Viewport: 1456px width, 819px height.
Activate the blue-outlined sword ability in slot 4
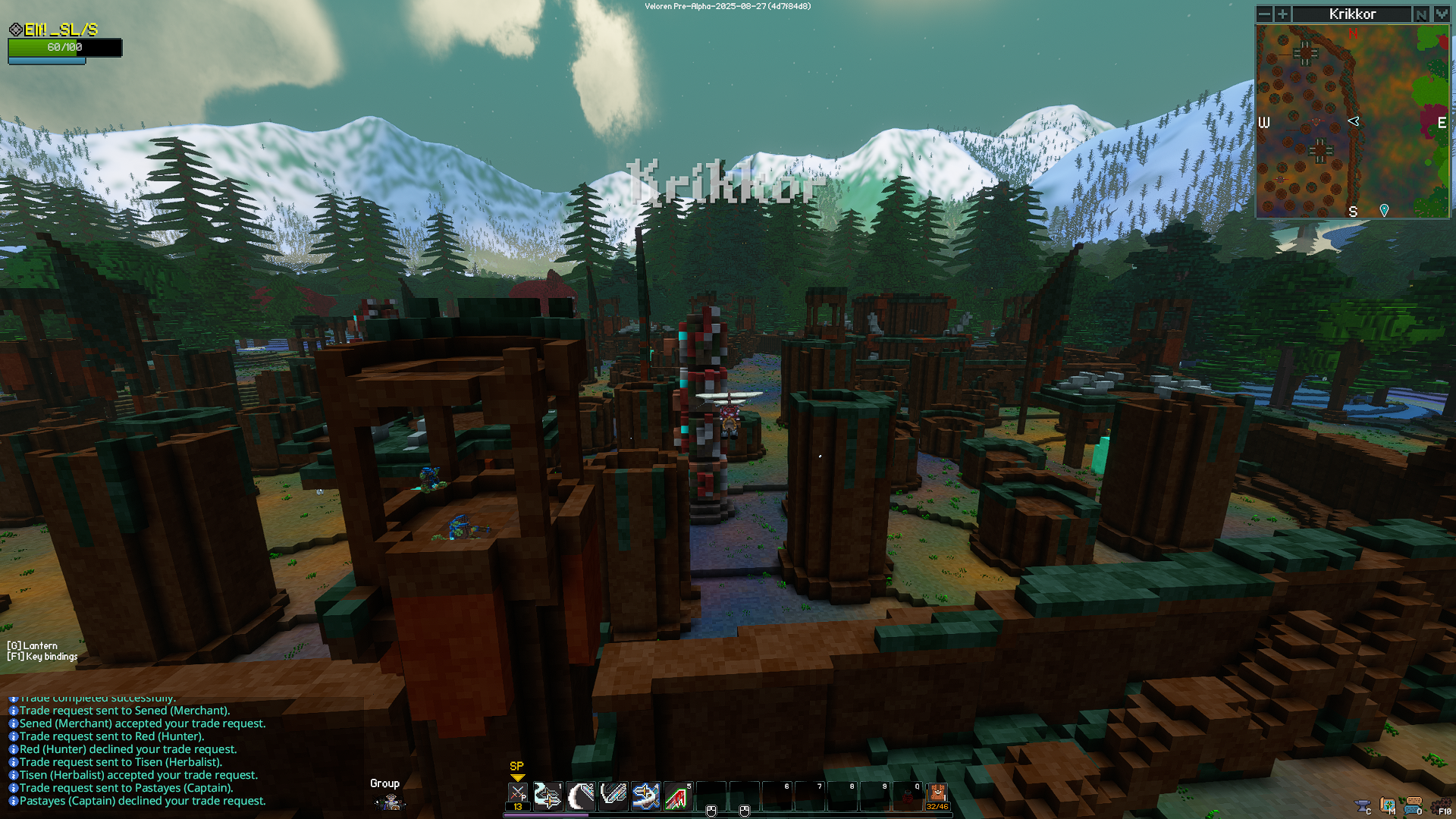click(645, 796)
